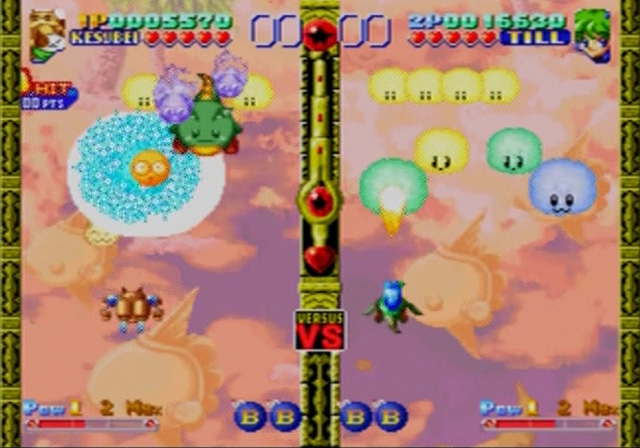Screen dimensions: 640x448
Task: Select the KESUBEI name tag
Action: pyautogui.click(x=106, y=38)
